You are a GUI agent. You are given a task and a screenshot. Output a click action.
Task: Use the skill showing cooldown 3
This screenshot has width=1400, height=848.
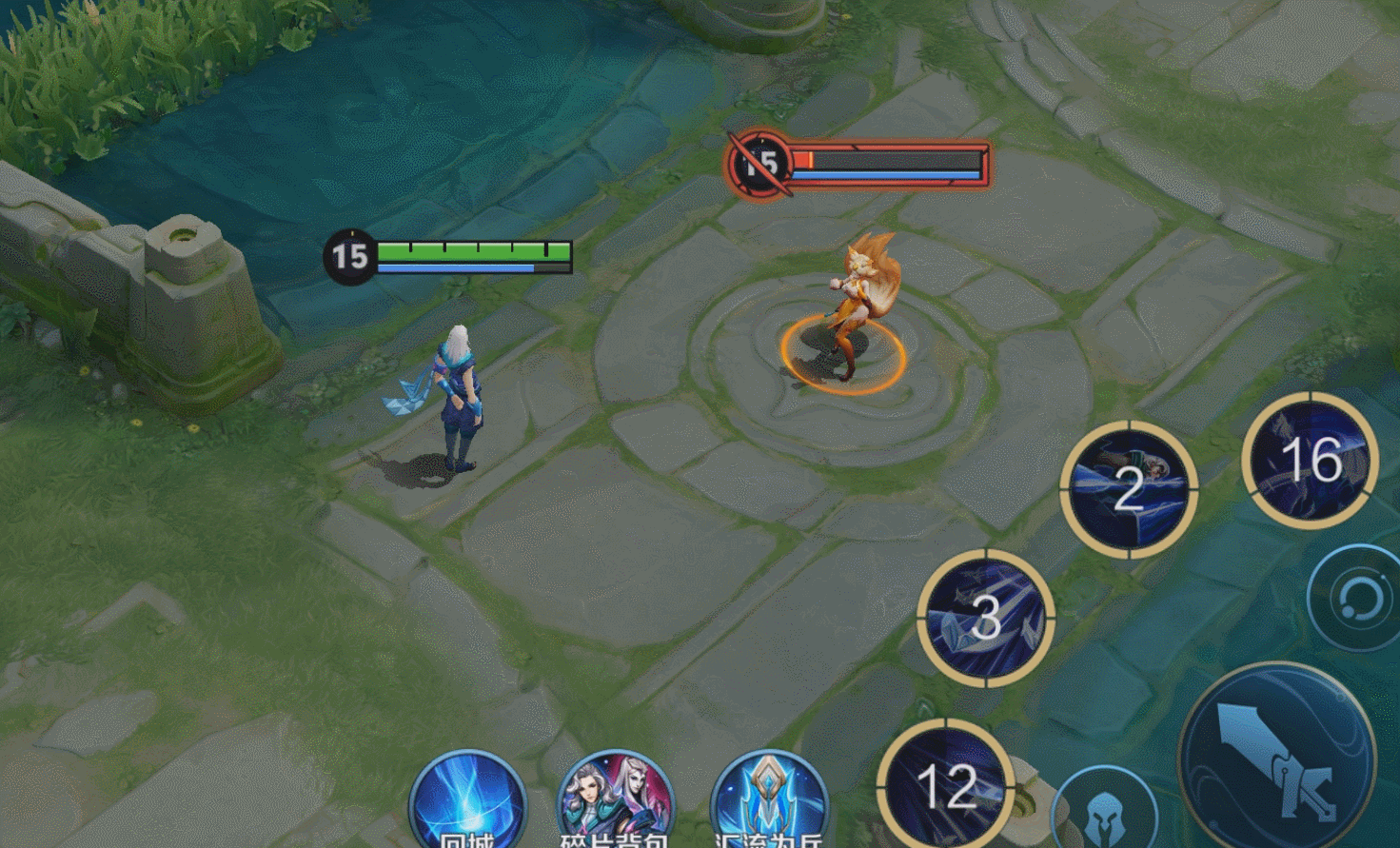pos(986,618)
